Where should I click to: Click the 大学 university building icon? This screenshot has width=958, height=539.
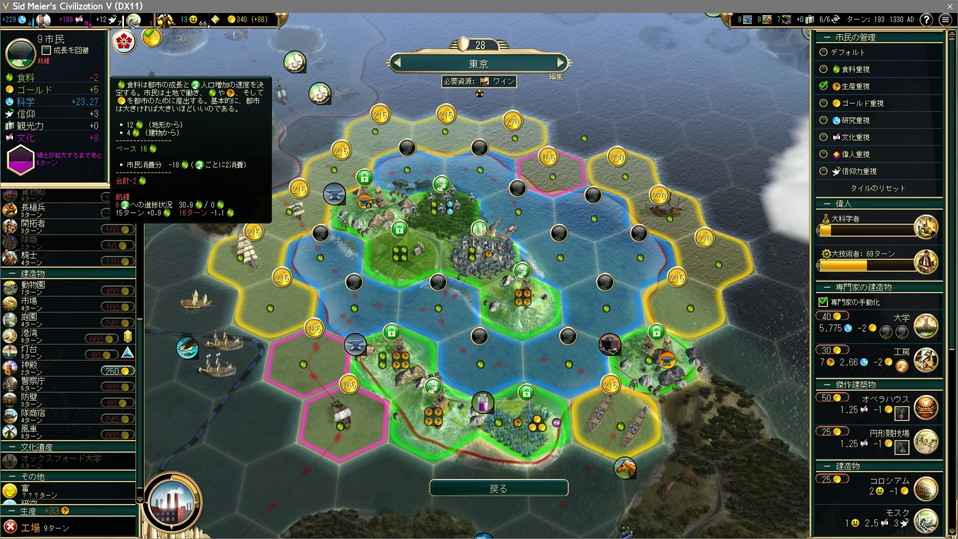[x=926, y=325]
